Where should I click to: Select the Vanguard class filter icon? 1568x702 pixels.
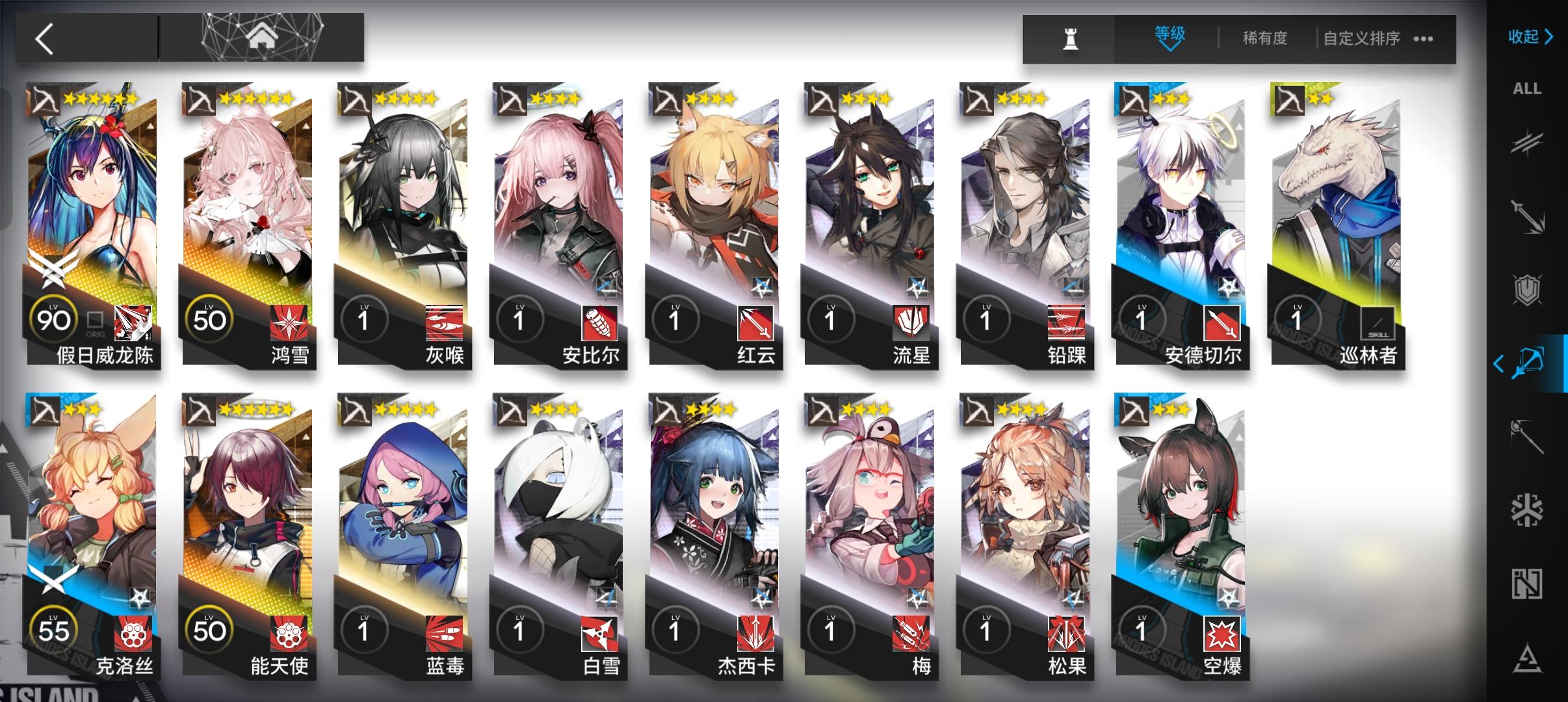click(1528, 143)
